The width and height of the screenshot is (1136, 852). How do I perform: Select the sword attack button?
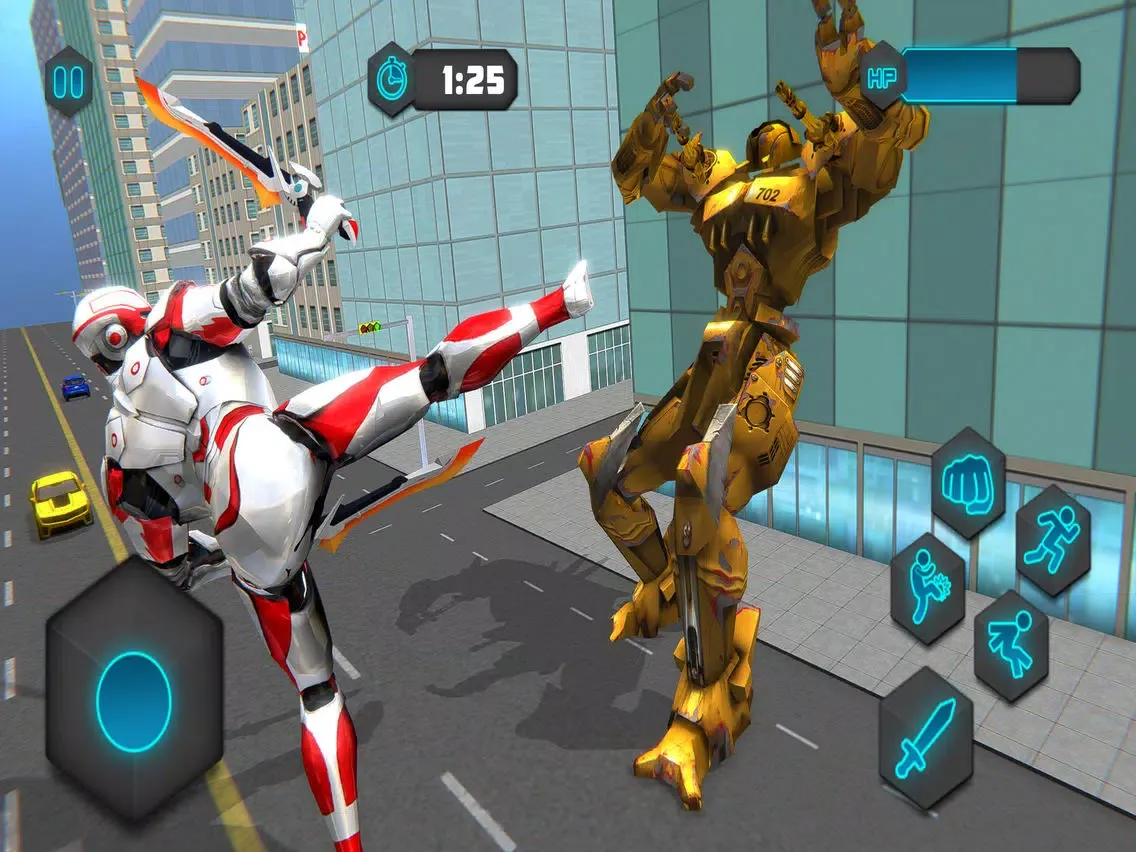[925, 738]
